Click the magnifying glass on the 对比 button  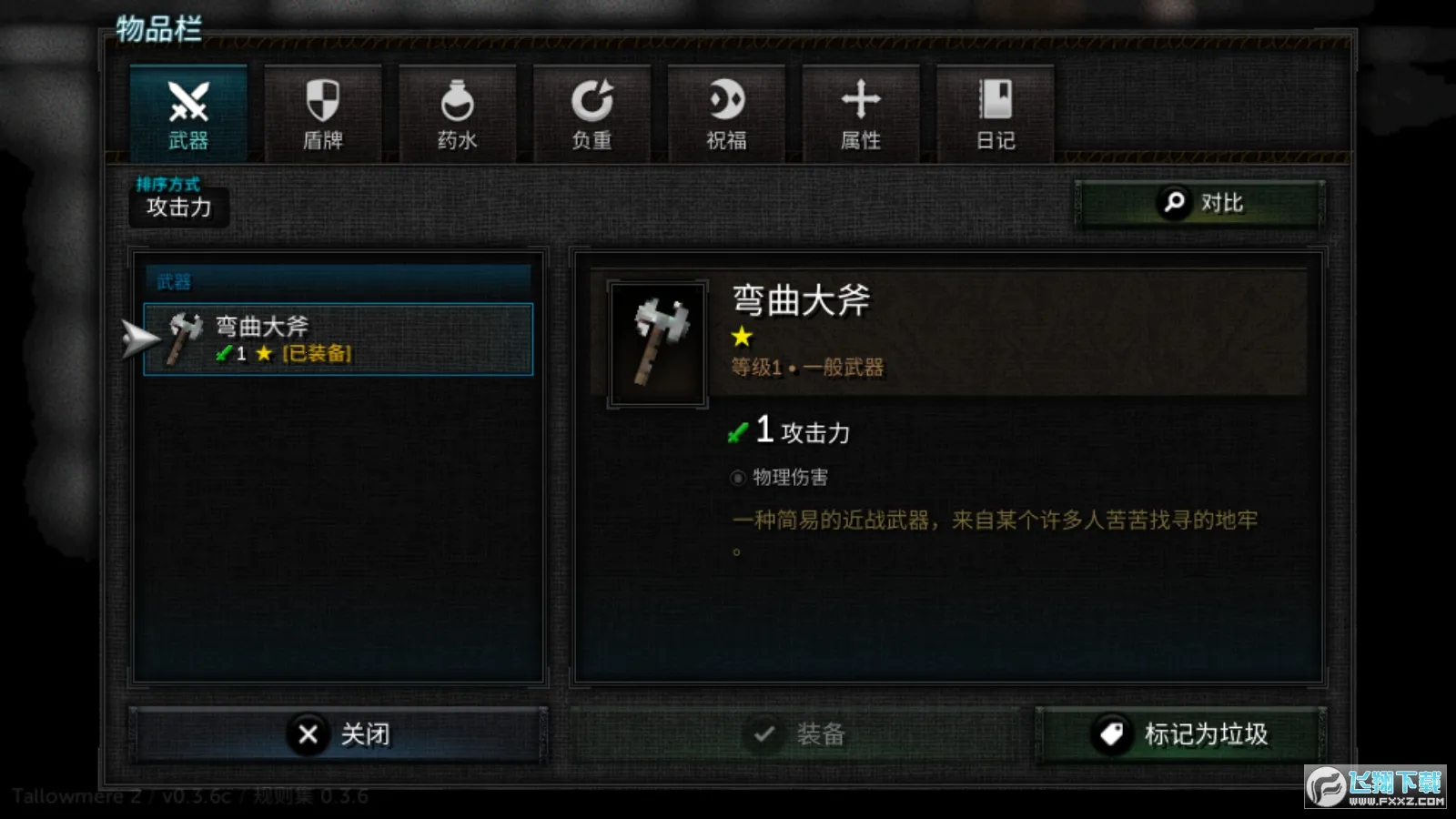pos(1173,203)
